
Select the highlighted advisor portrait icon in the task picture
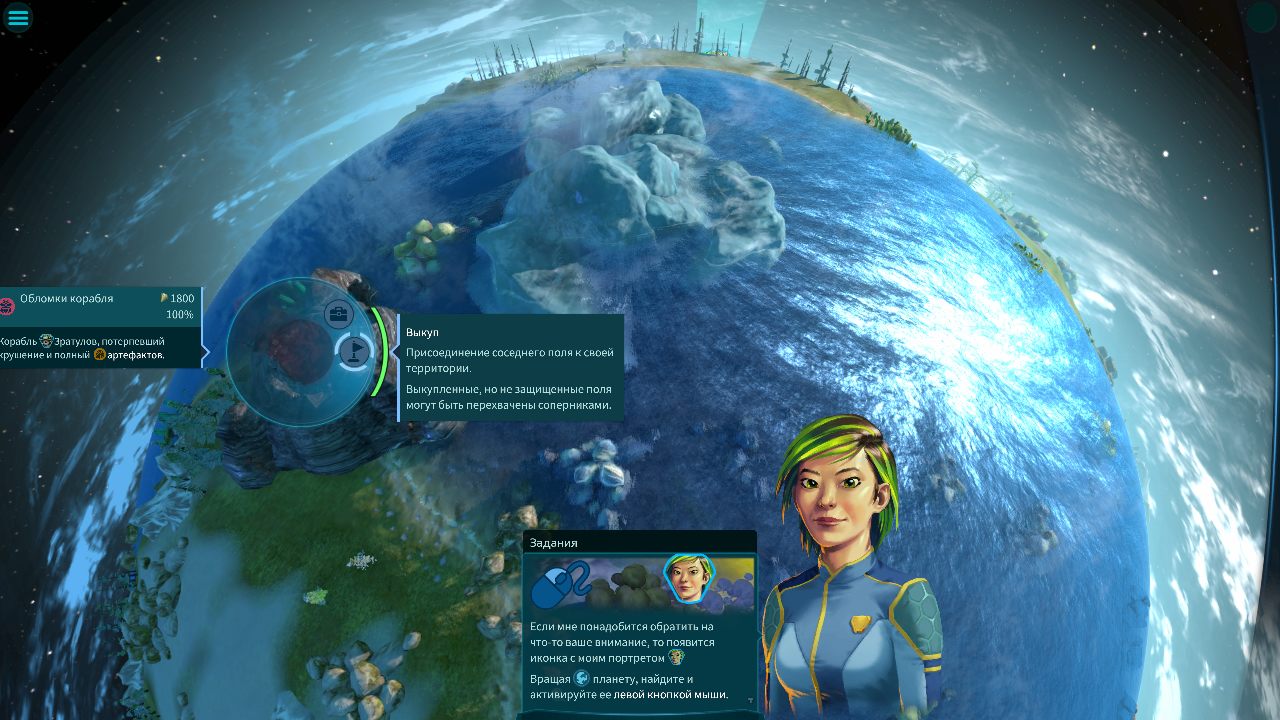[689, 579]
